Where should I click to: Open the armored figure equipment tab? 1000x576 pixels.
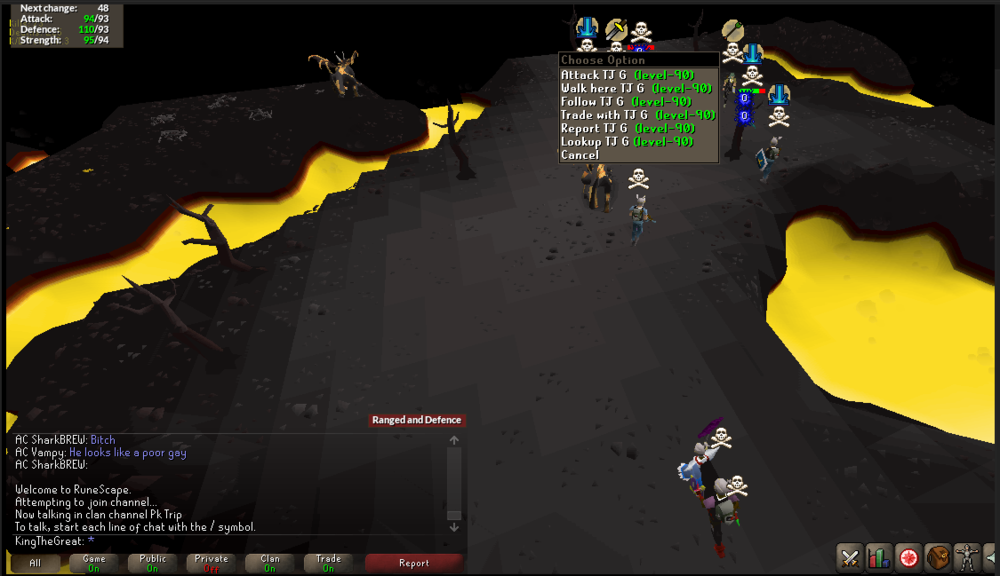pyautogui.click(x=967, y=556)
